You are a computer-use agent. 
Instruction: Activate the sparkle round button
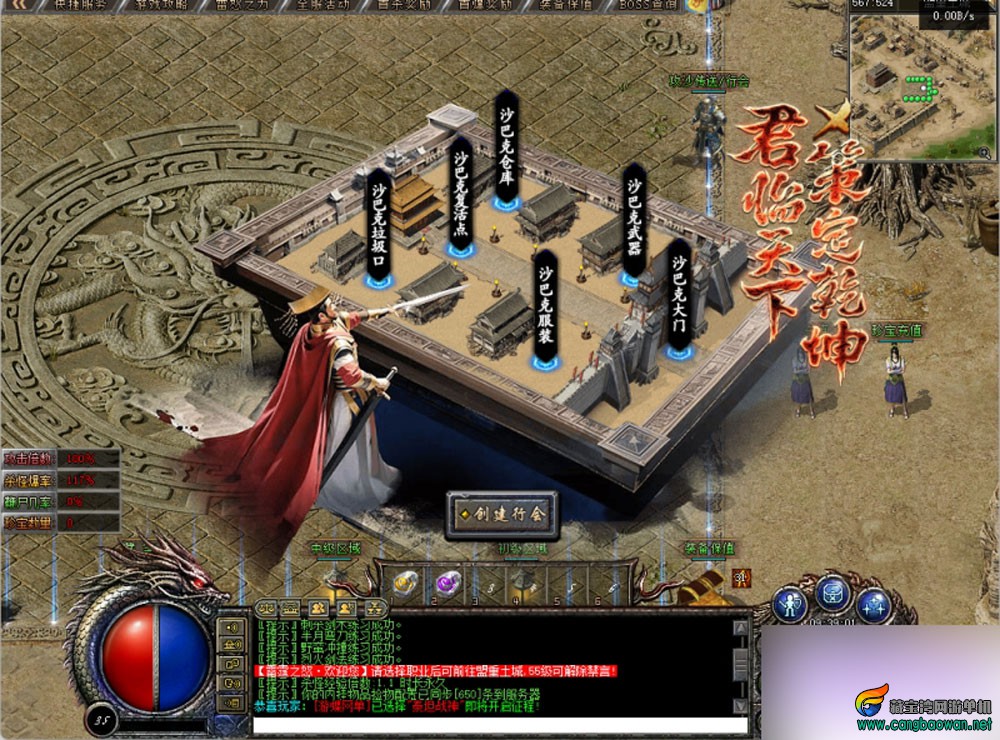tap(874, 603)
